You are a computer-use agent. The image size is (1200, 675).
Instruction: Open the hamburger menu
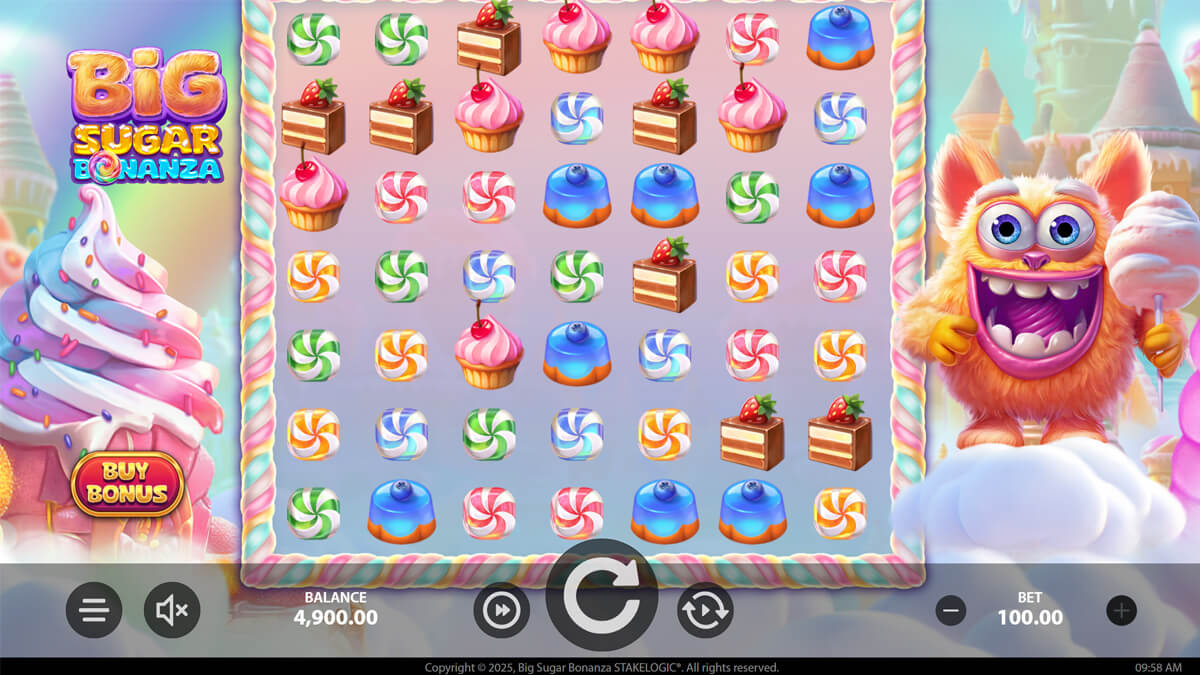click(94, 610)
